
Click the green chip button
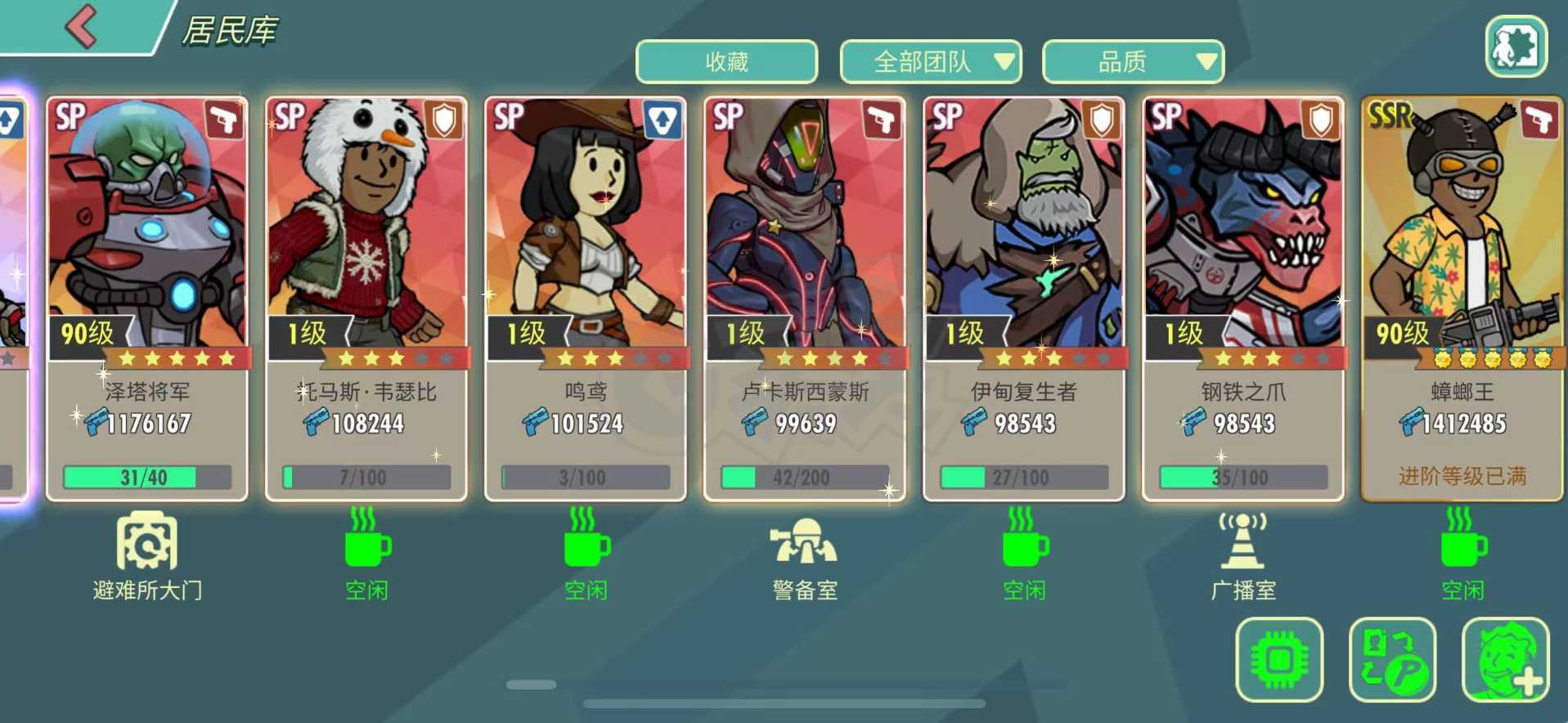(1279, 659)
